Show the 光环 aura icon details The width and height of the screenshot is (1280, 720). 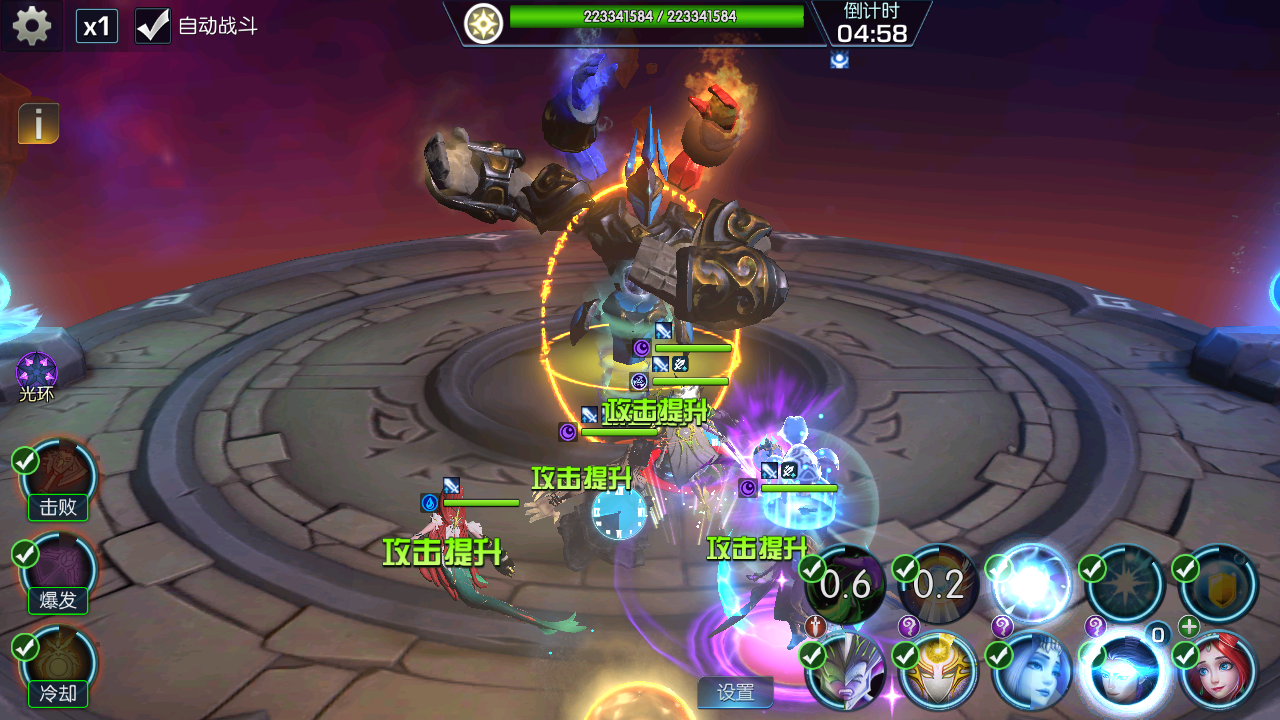[36, 373]
